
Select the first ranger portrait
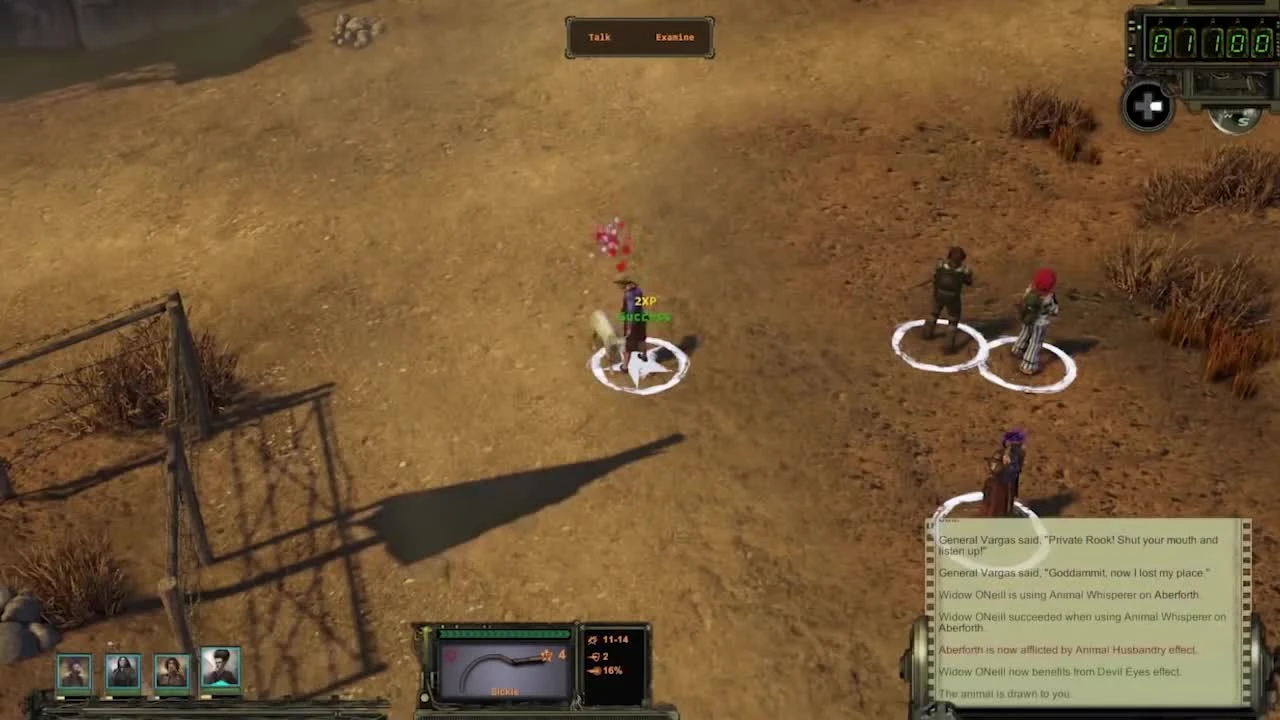pyautogui.click(x=74, y=669)
